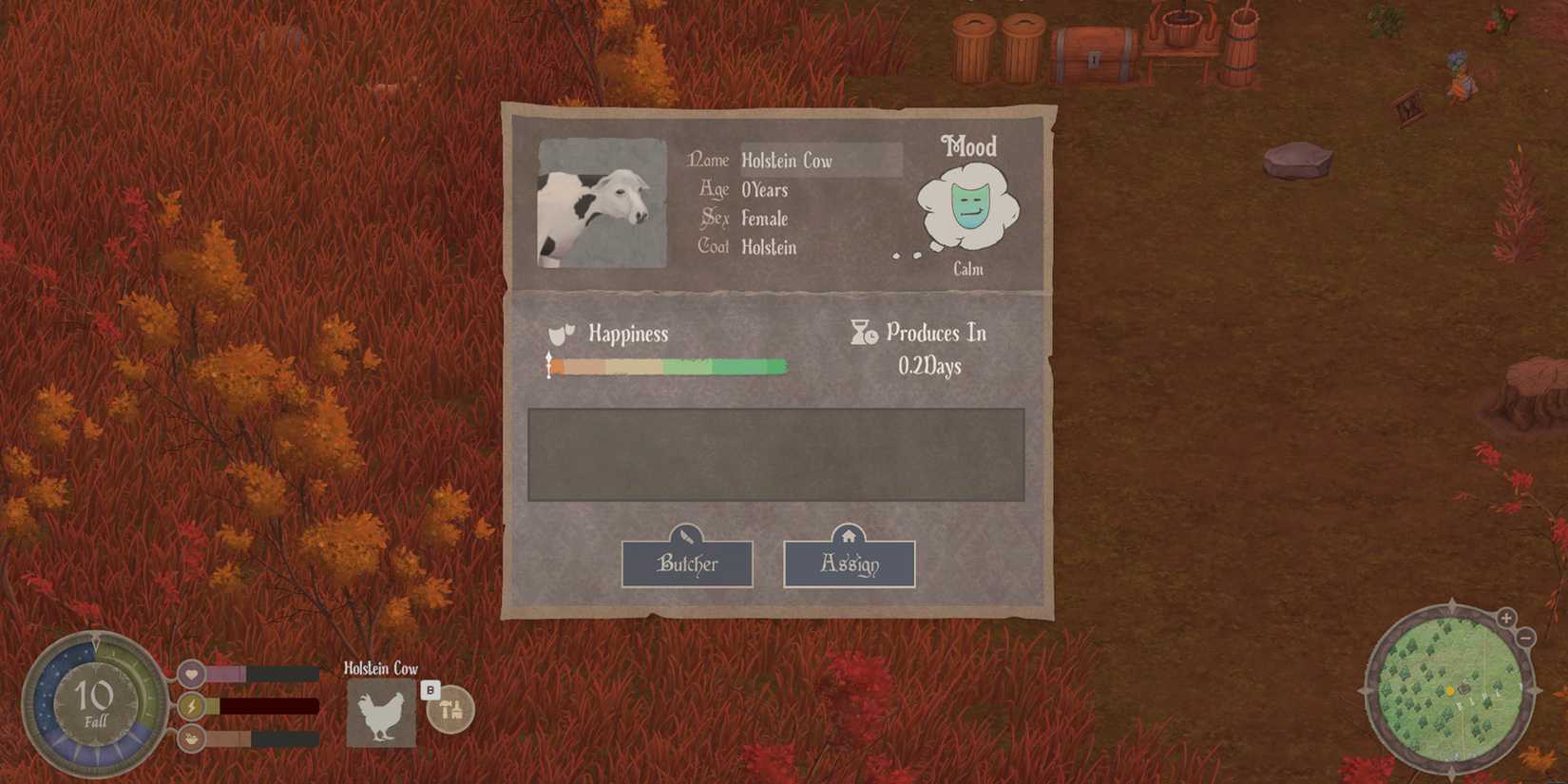Click the chicken portrait labeled Holstein Cow
This screenshot has height=784, width=1568.
tap(380, 712)
